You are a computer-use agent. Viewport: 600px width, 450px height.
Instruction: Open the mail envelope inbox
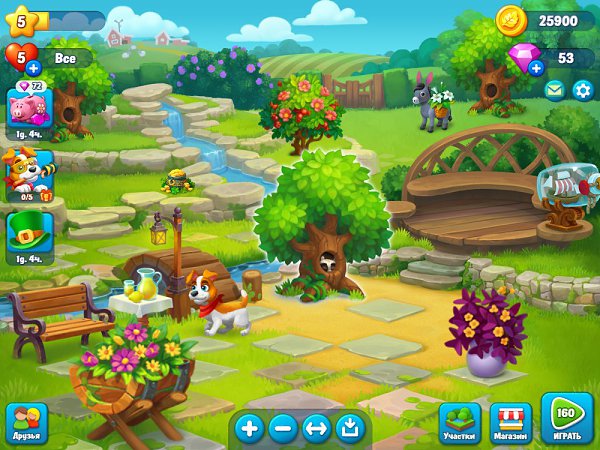coord(554,90)
